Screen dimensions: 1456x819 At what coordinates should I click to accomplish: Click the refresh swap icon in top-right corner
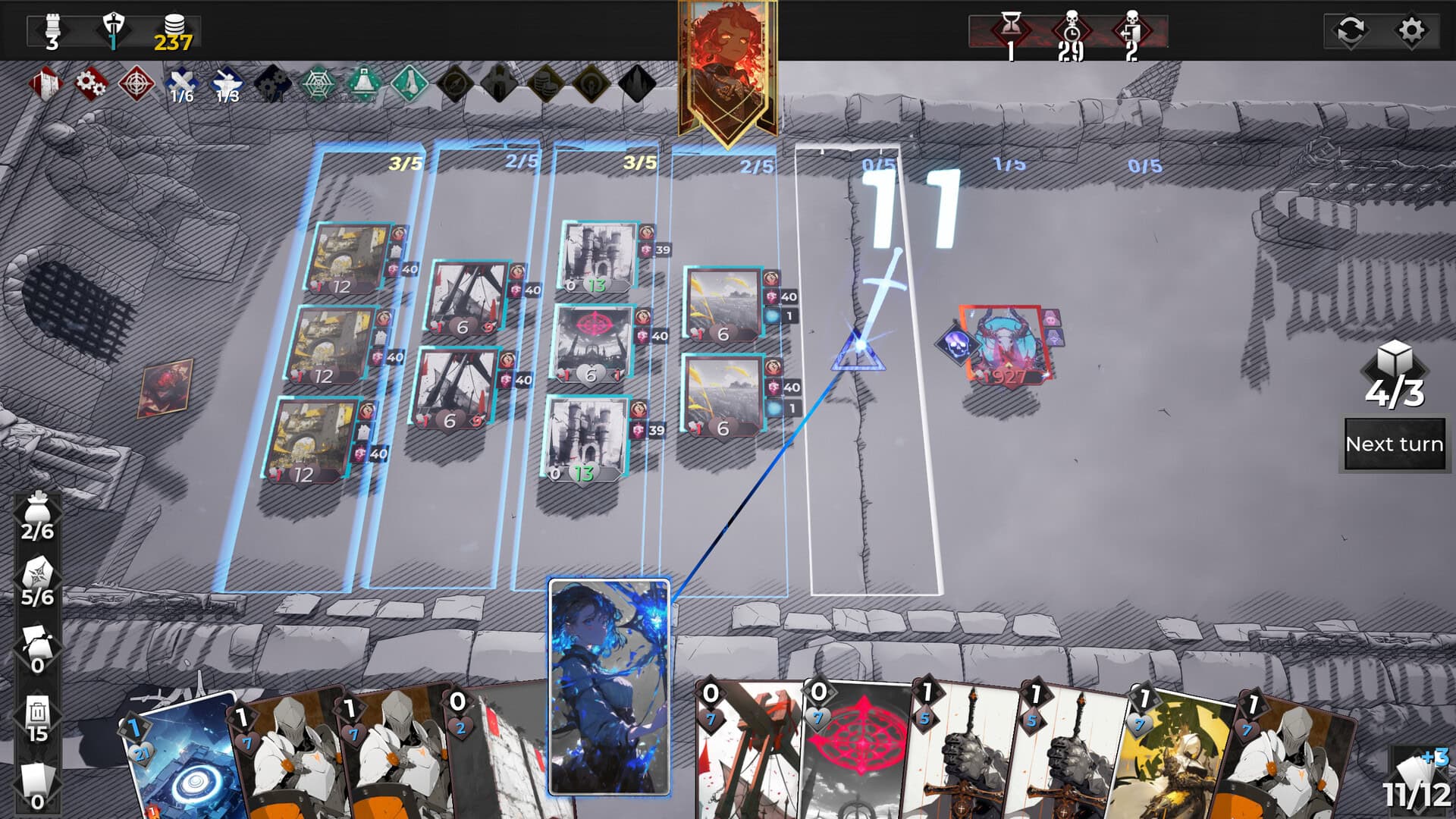(1351, 28)
